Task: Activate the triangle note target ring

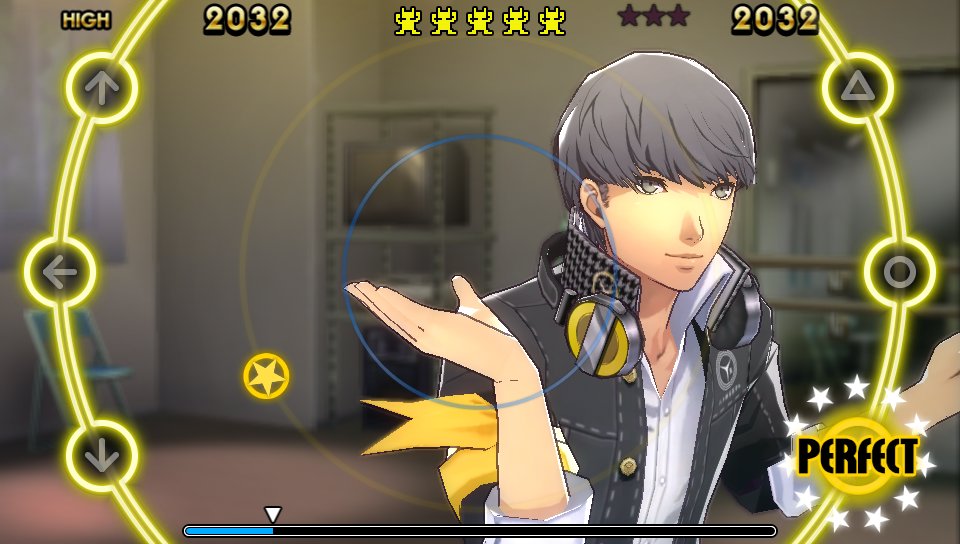Action: coord(857,88)
